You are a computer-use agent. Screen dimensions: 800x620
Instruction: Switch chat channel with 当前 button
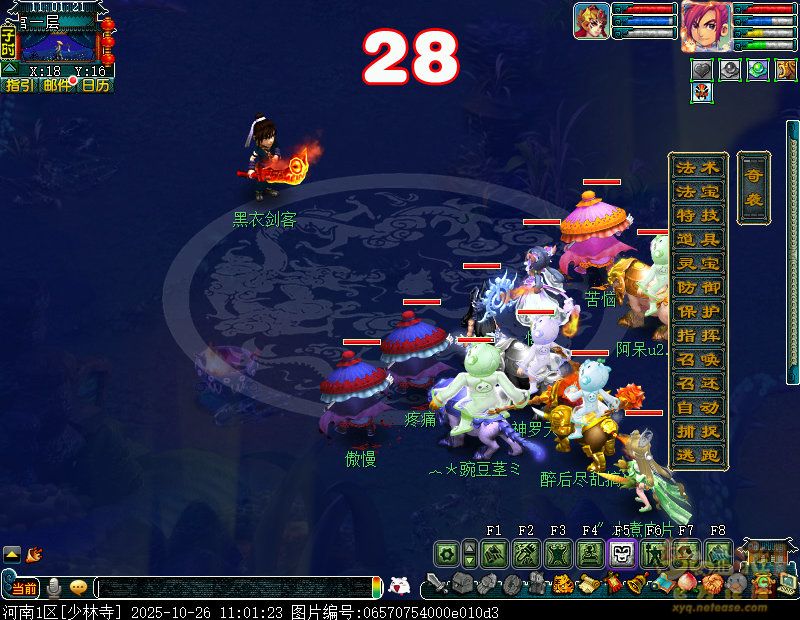coord(24,588)
